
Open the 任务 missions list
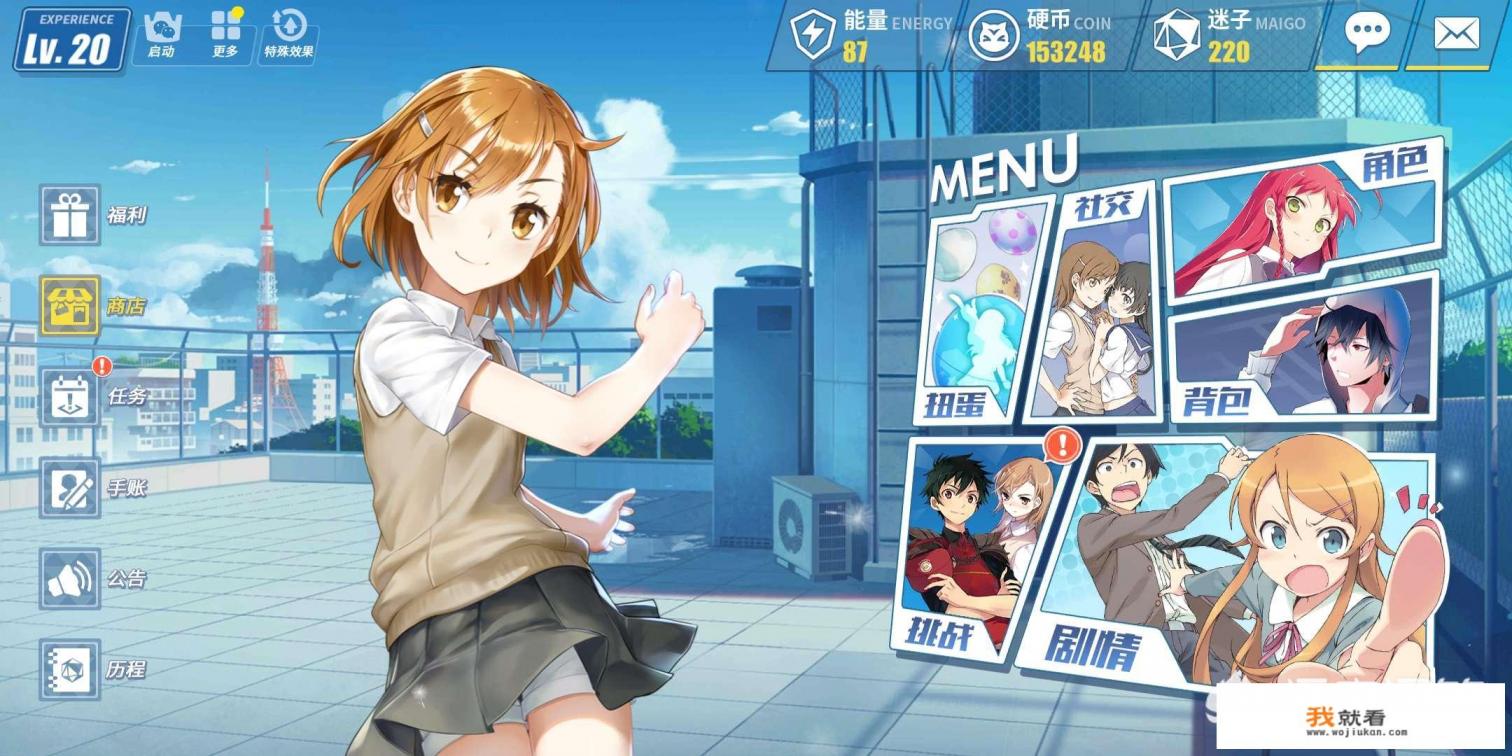point(70,396)
